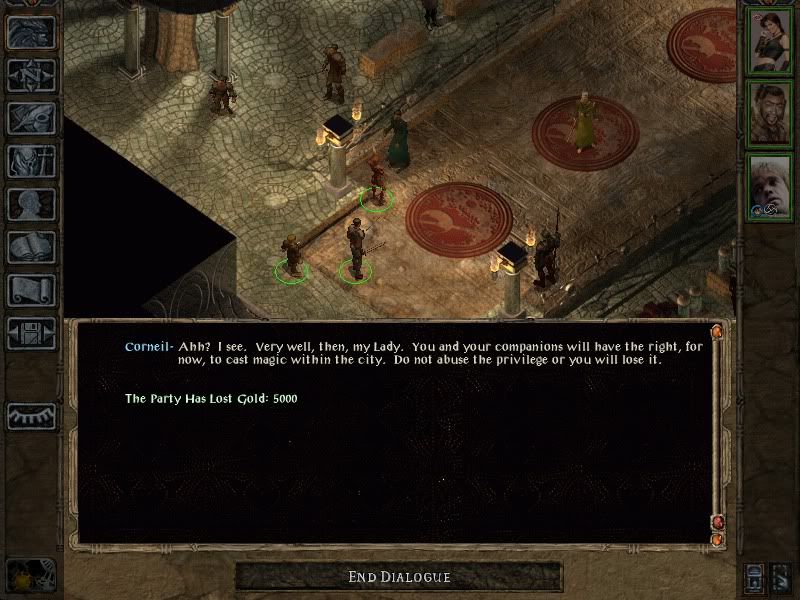The image size is (800, 600).
Task: Open the priest scroll icon
Action: (32, 290)
